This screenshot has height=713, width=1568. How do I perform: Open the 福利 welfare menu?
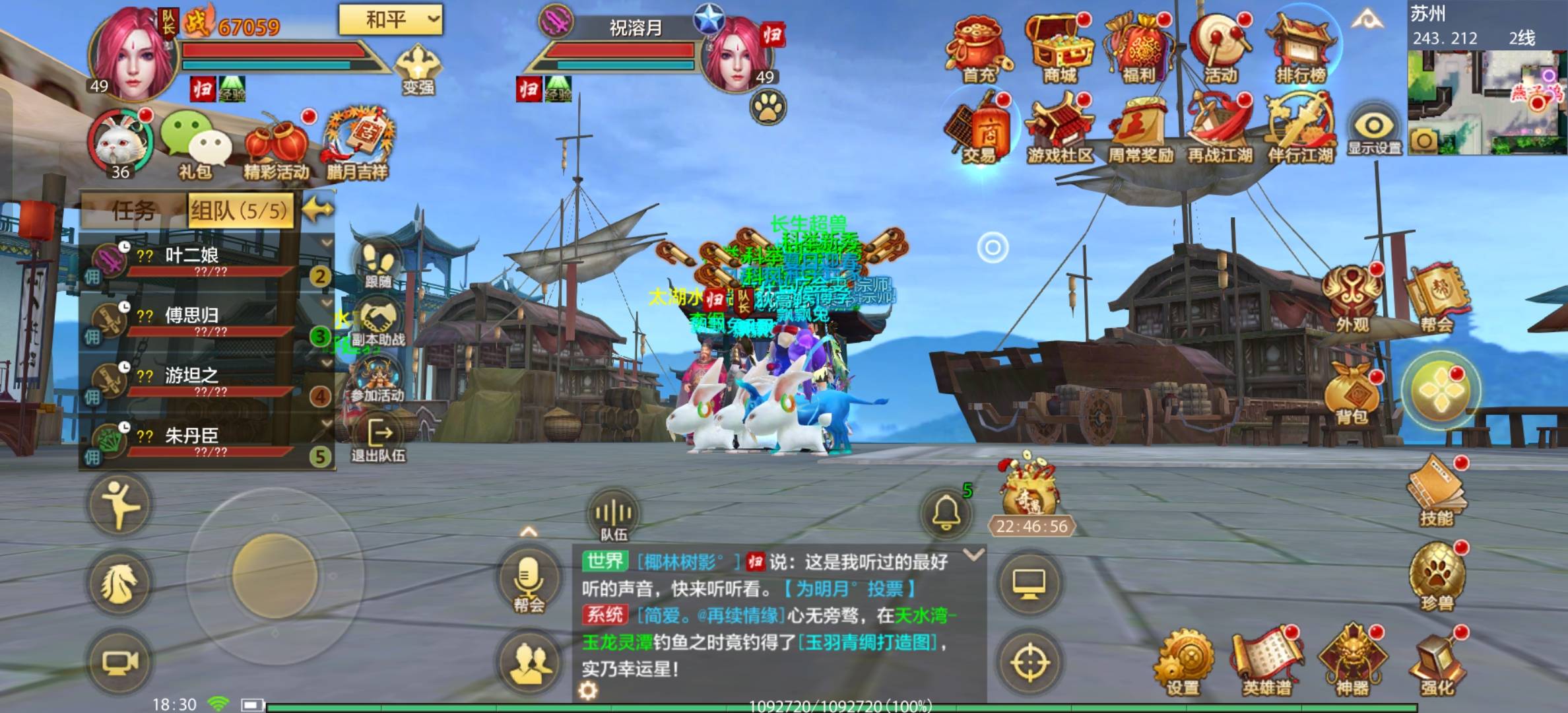tap(1140, 49)
